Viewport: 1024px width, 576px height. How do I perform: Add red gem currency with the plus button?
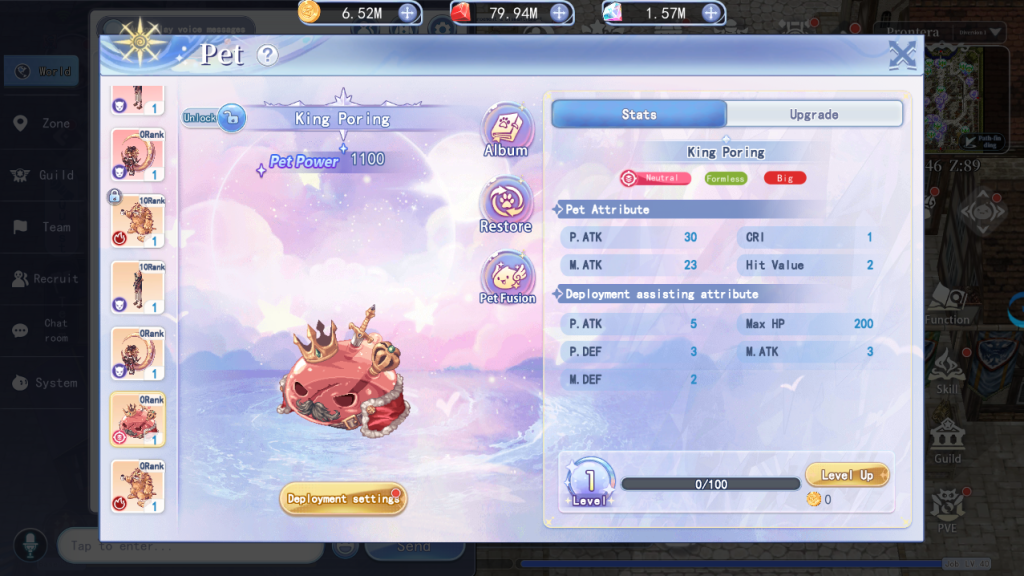point(560,13)
